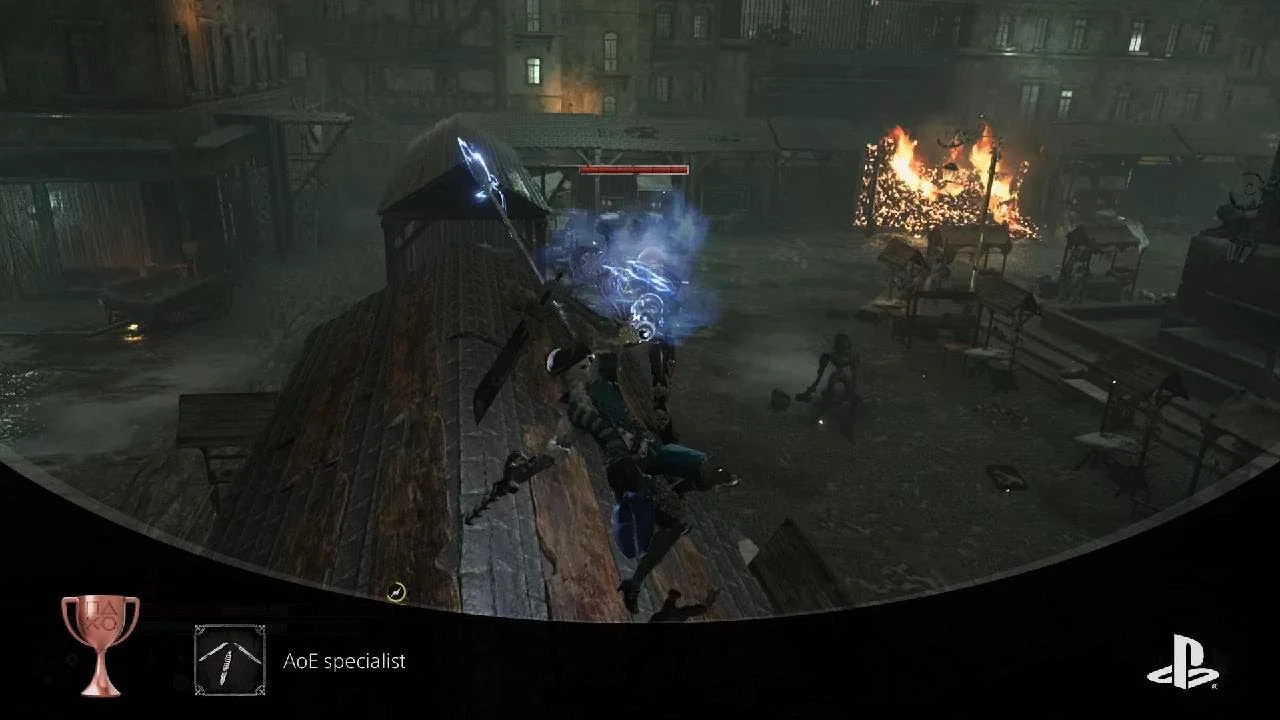This screenshot has width=1280, height=720.
Task: Click the bronze trophy cup icon
Action: point(100,644)
